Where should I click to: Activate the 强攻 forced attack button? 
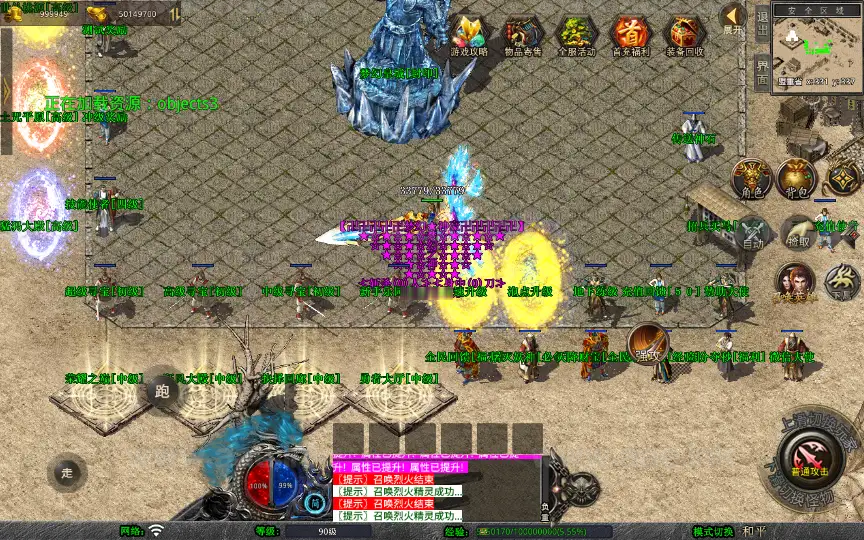[x=648, y=343]
